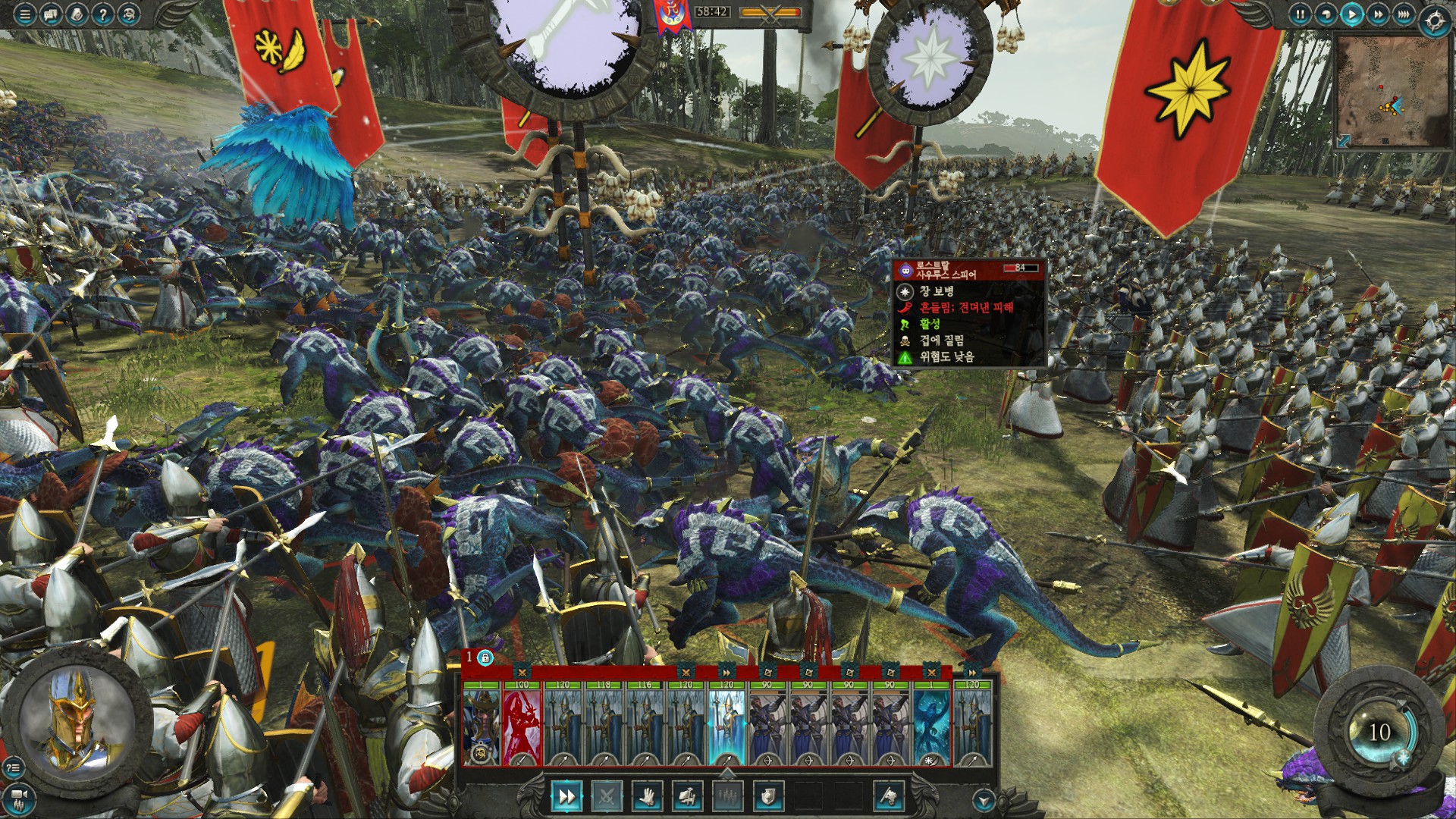This screenshot has height=819, width=1456.
Task: Click the general's portrait
Action: click(x=74, y=719)
